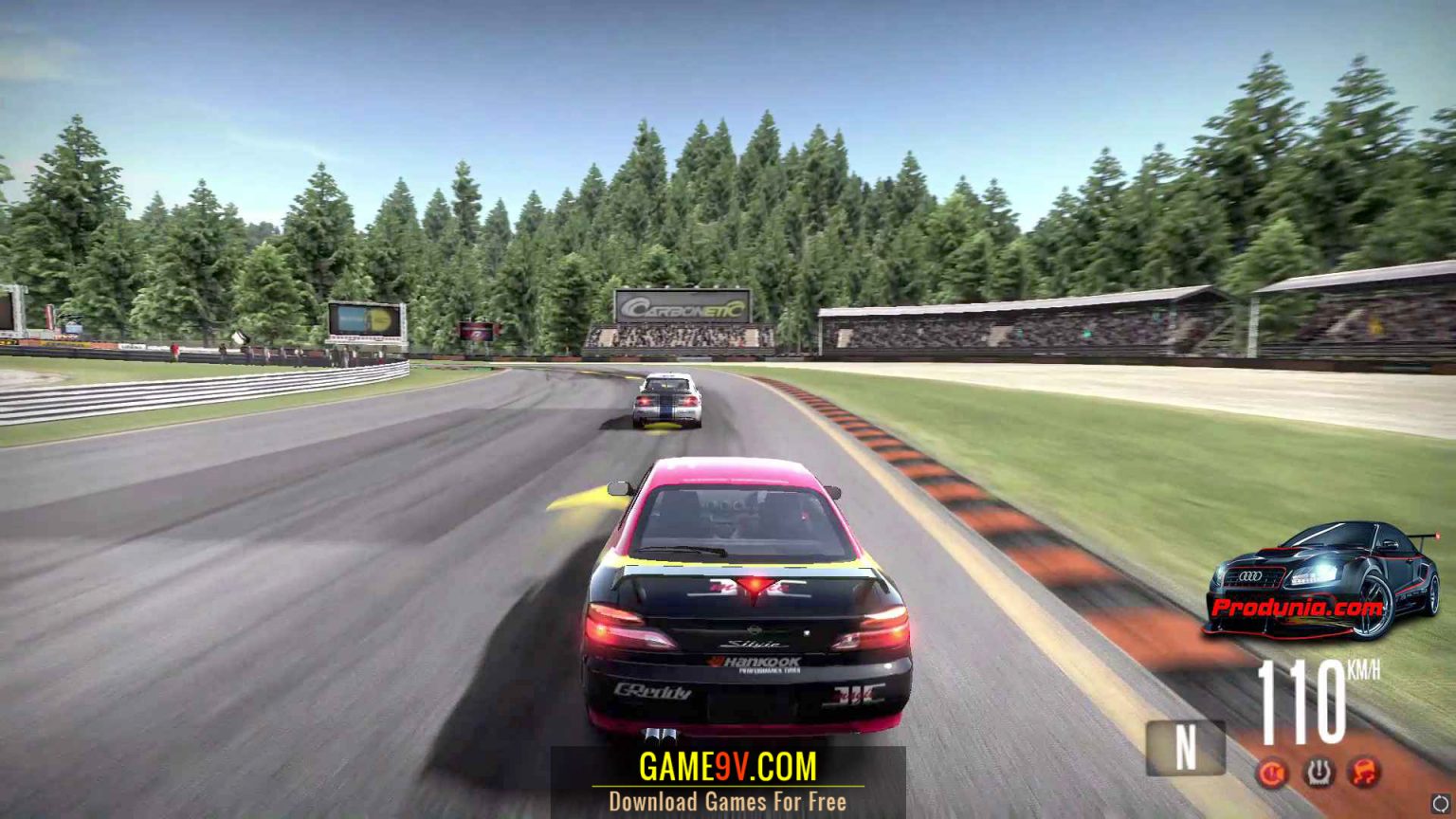The width and height of the screenshot is (1456, 819).
Task: Select the opponent car ahead on track
Action: (x=666, y=398)
